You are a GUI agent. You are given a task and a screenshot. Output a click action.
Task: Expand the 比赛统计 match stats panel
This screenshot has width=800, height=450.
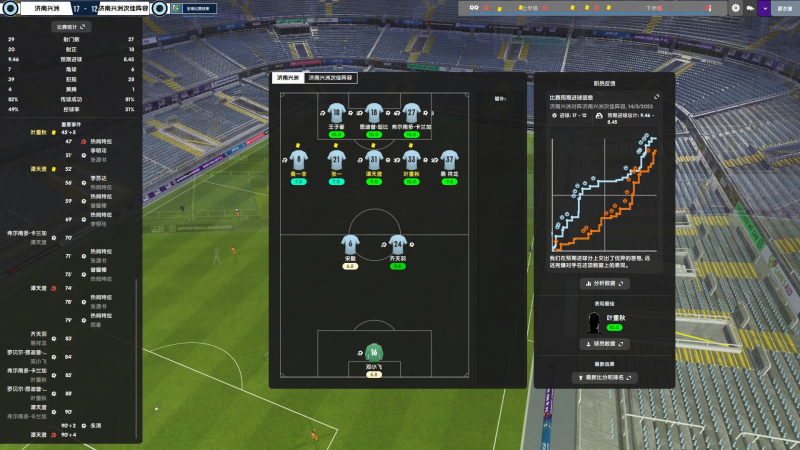pyautogui.click(x=71, y=27)
